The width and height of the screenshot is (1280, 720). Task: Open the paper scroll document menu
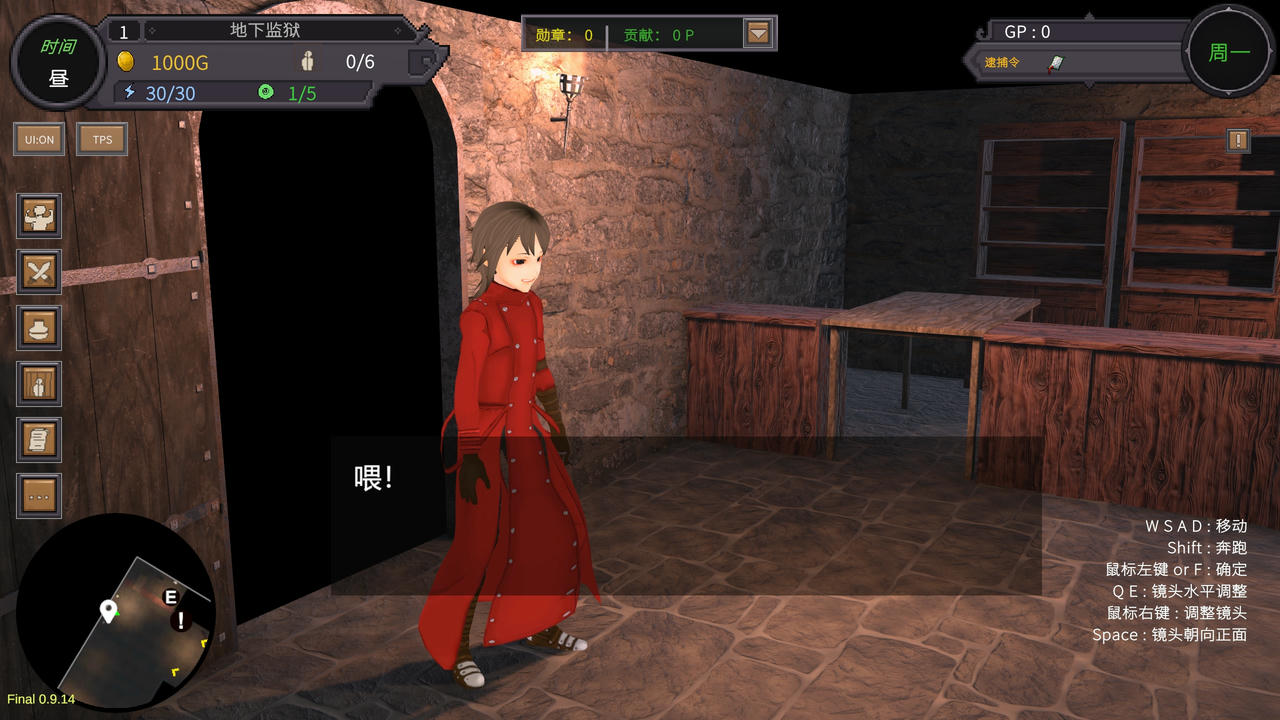[40, 439]
